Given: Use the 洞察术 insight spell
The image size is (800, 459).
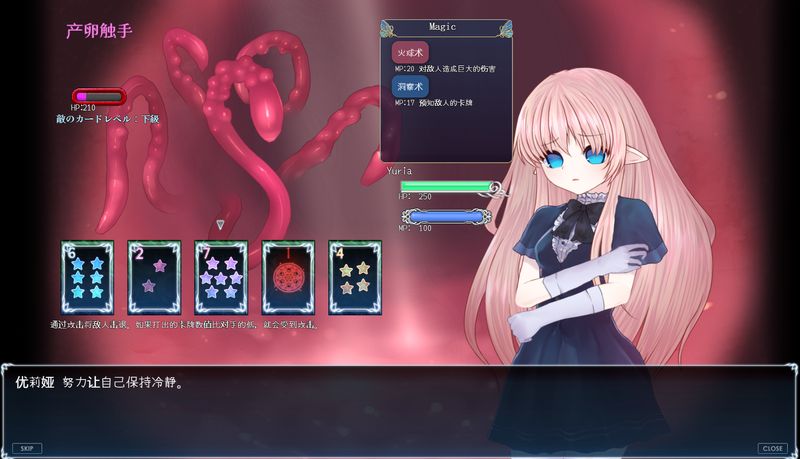Looking at the screenshot, I should 410,86.
